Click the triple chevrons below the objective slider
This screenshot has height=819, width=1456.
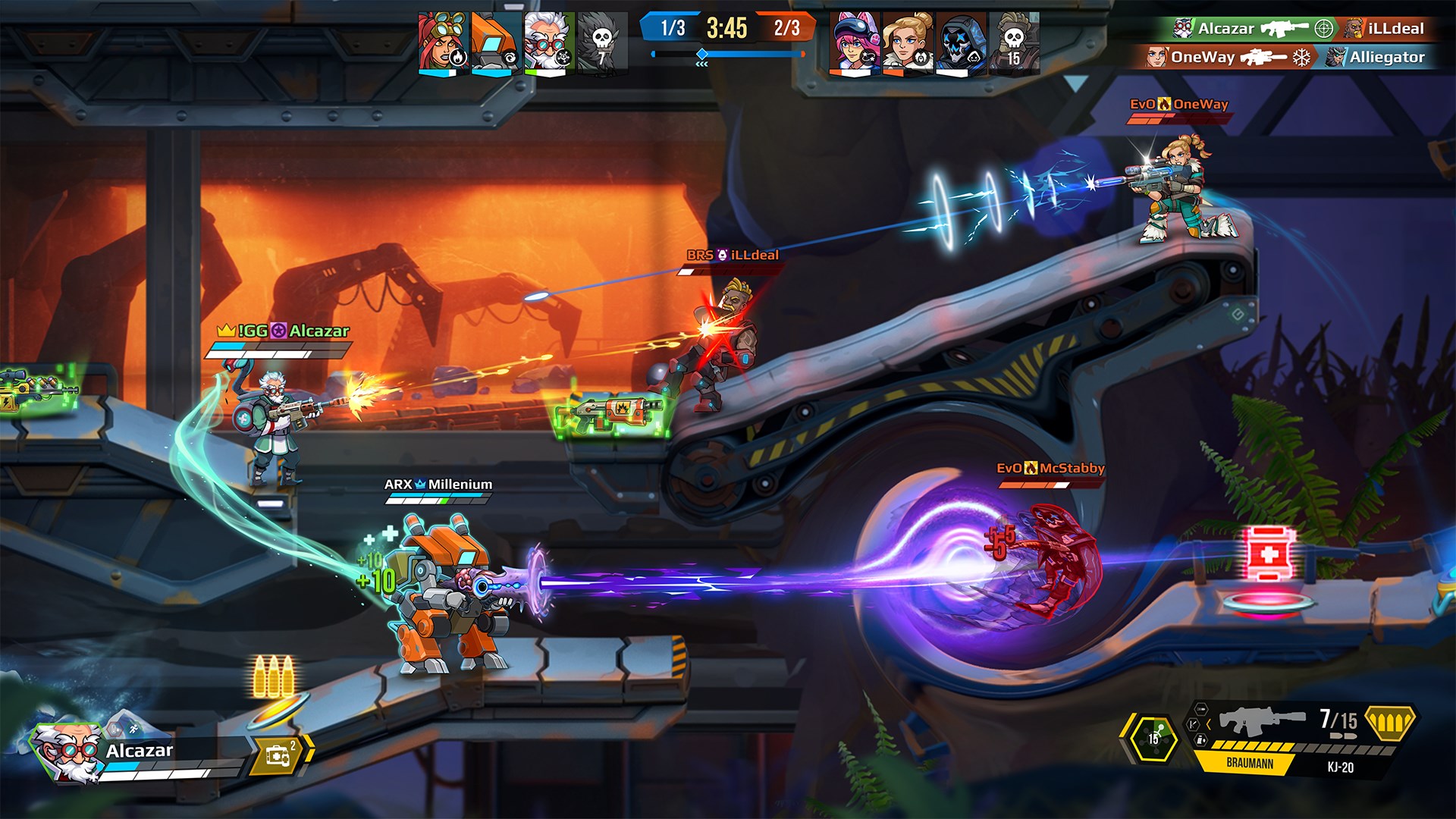click(x=701, y=64)
